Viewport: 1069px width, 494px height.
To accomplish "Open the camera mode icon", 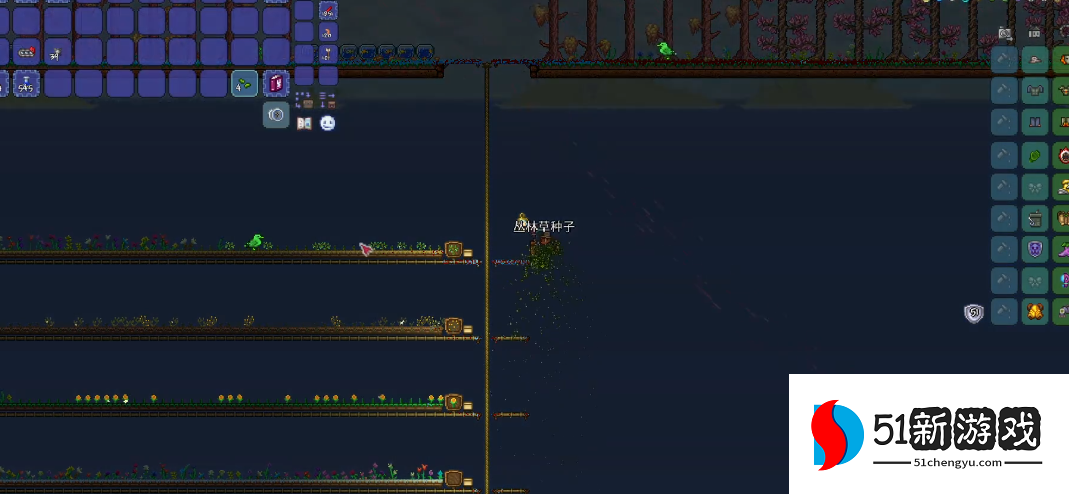I will [x=1005, y=34].
